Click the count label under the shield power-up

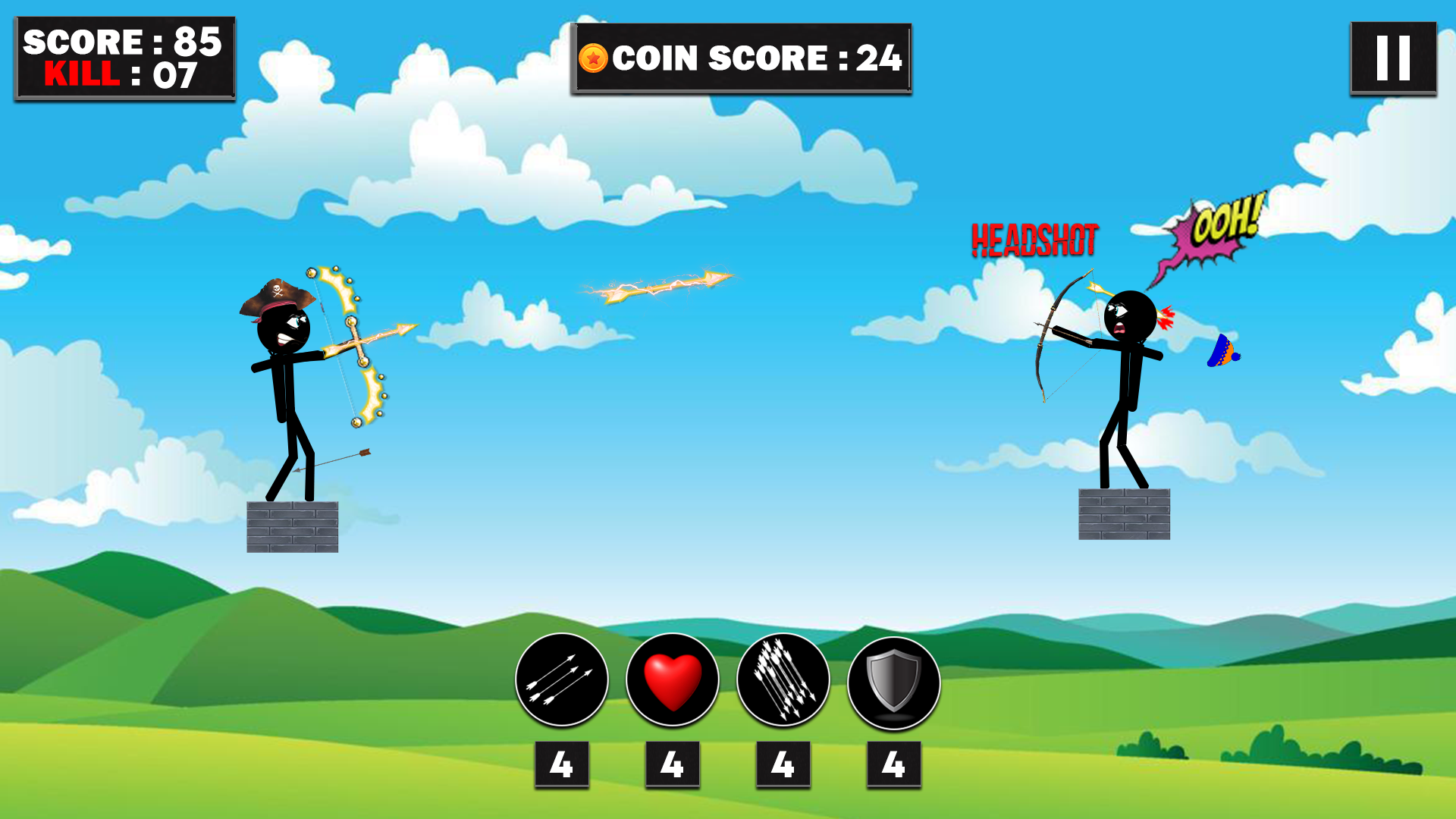pos(893,764)
